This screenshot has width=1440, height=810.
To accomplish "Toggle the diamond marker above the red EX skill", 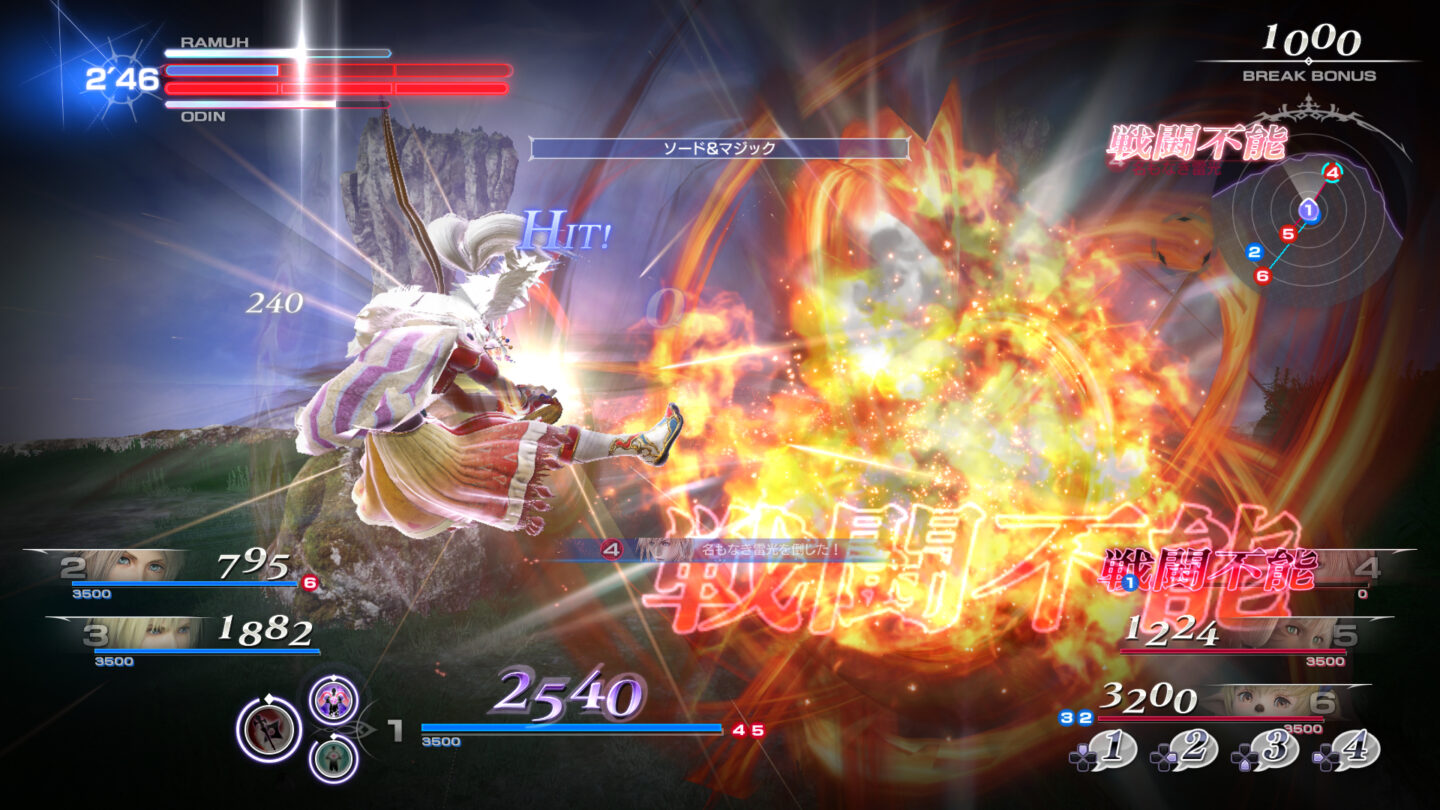I will pyautogui.click(x=268, y=697).
